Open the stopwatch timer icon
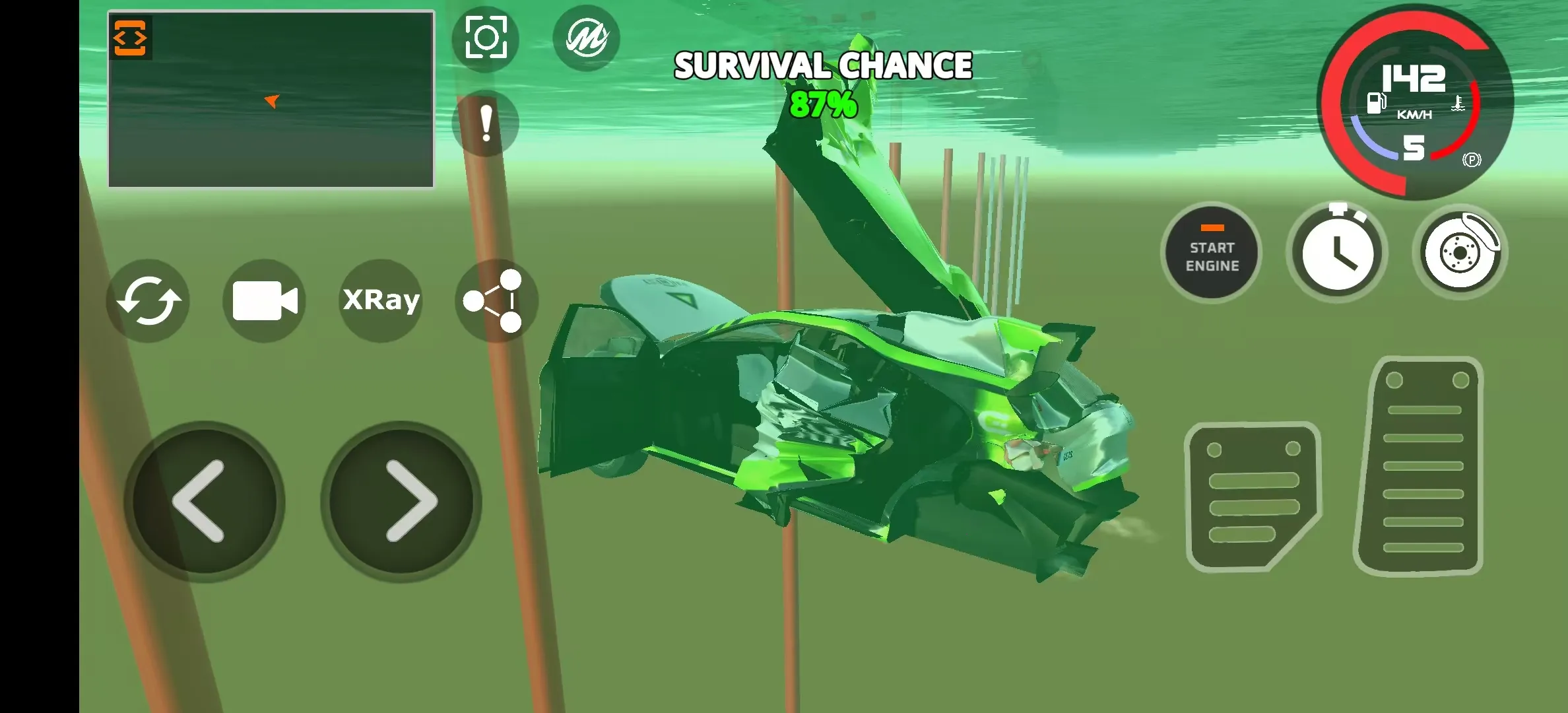 pos(1338,253)
